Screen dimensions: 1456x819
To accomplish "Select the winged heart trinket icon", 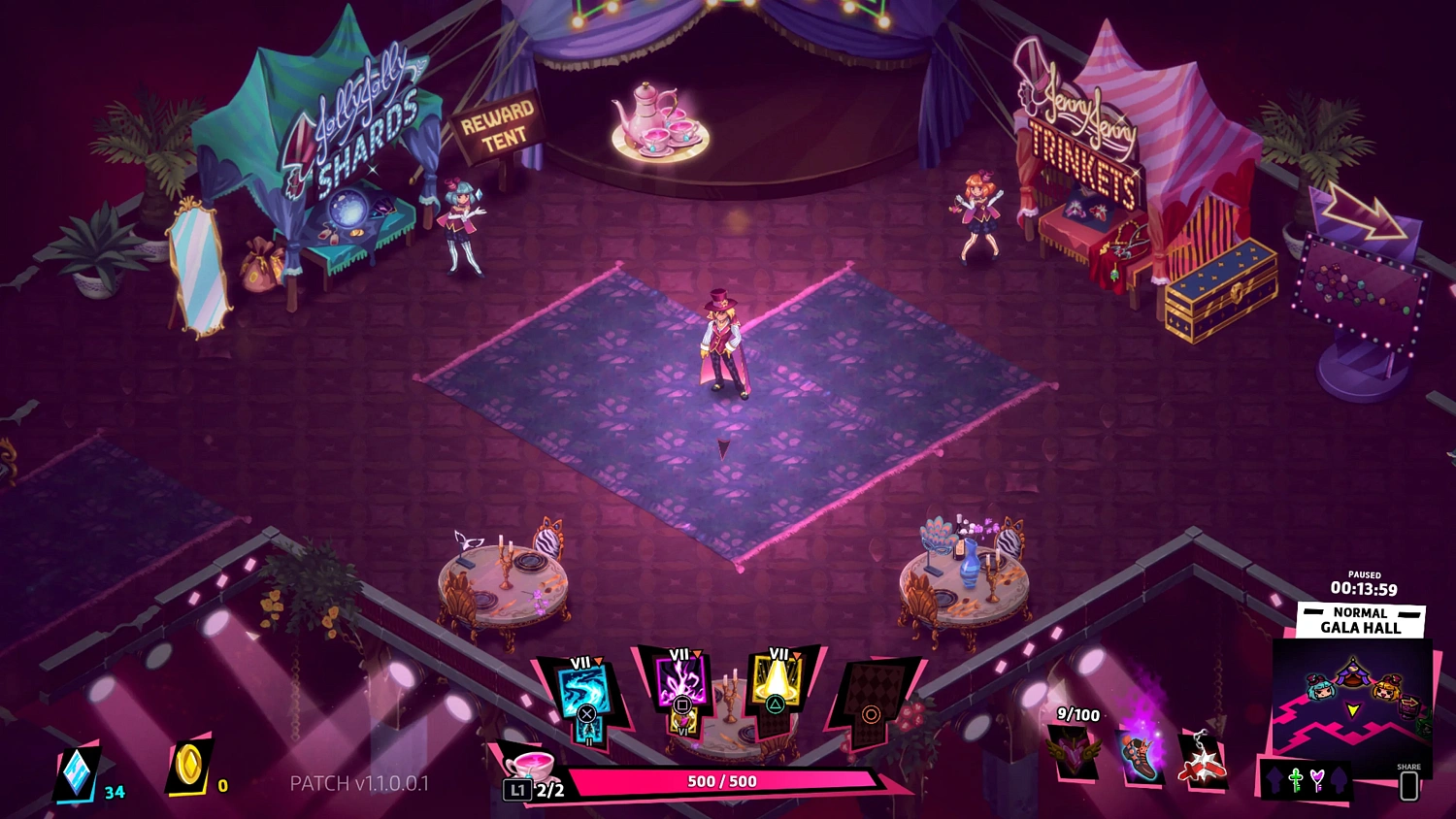I will click(1076, 753).
